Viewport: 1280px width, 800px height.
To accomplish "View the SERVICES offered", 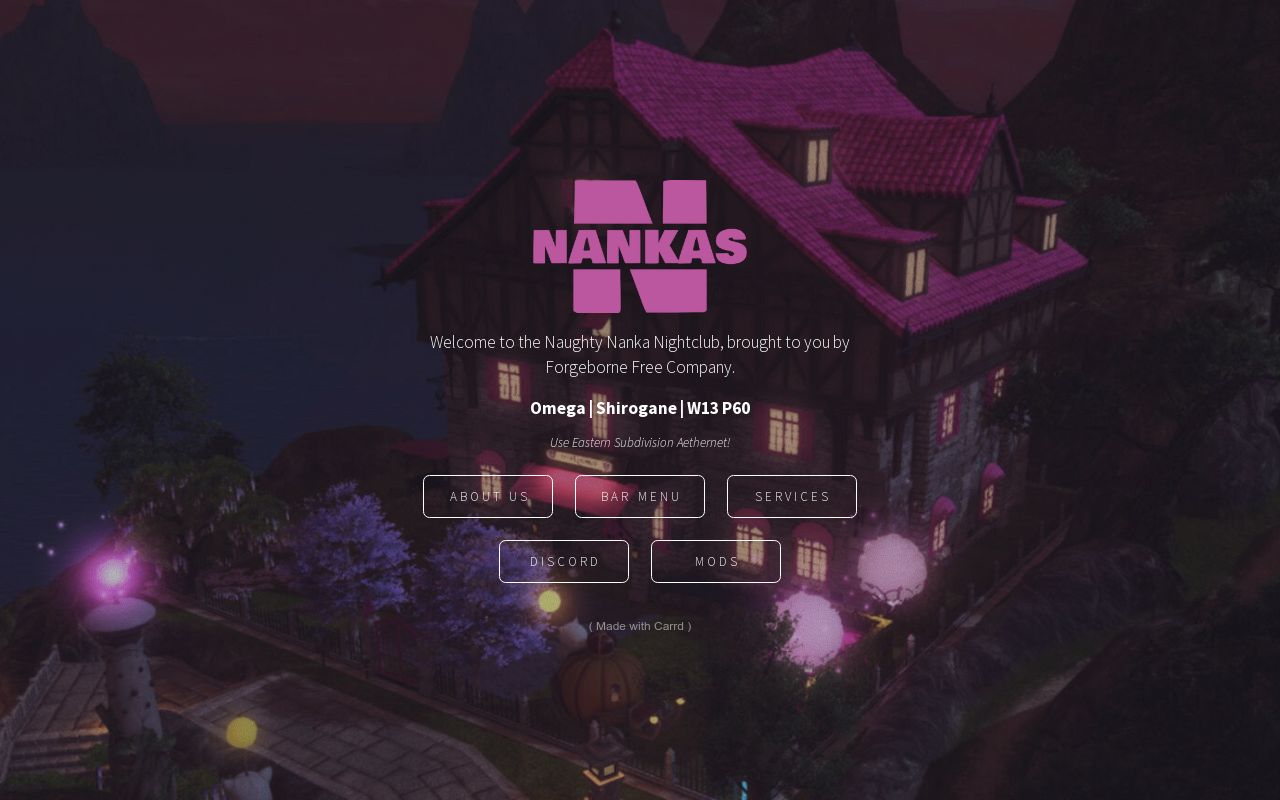I will pyautogui.click(x=792, y=496).
